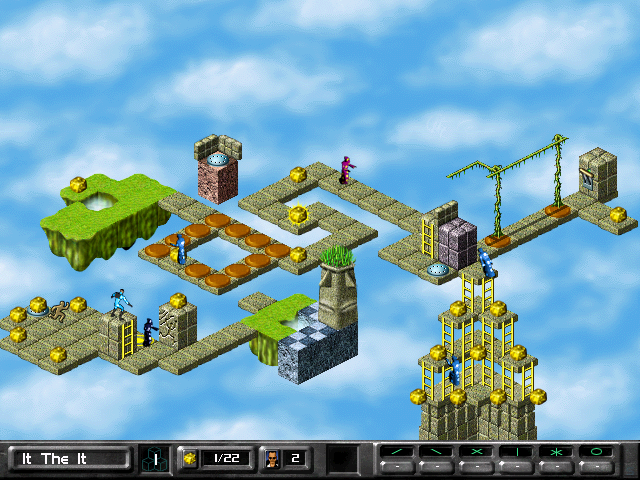Click the gold nugget collectible icon

[189, 459]
